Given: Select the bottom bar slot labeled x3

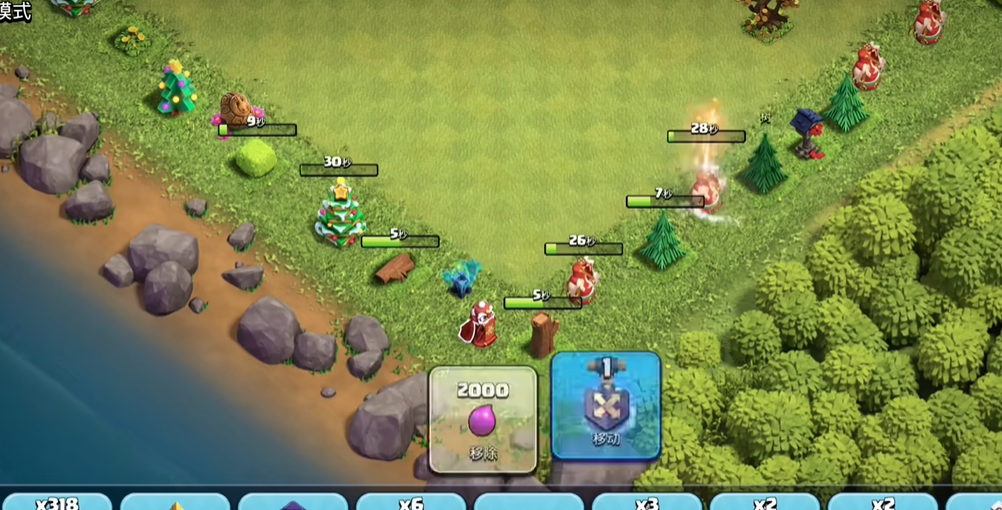Looking at the screenshot, I should tap(646, 502).
